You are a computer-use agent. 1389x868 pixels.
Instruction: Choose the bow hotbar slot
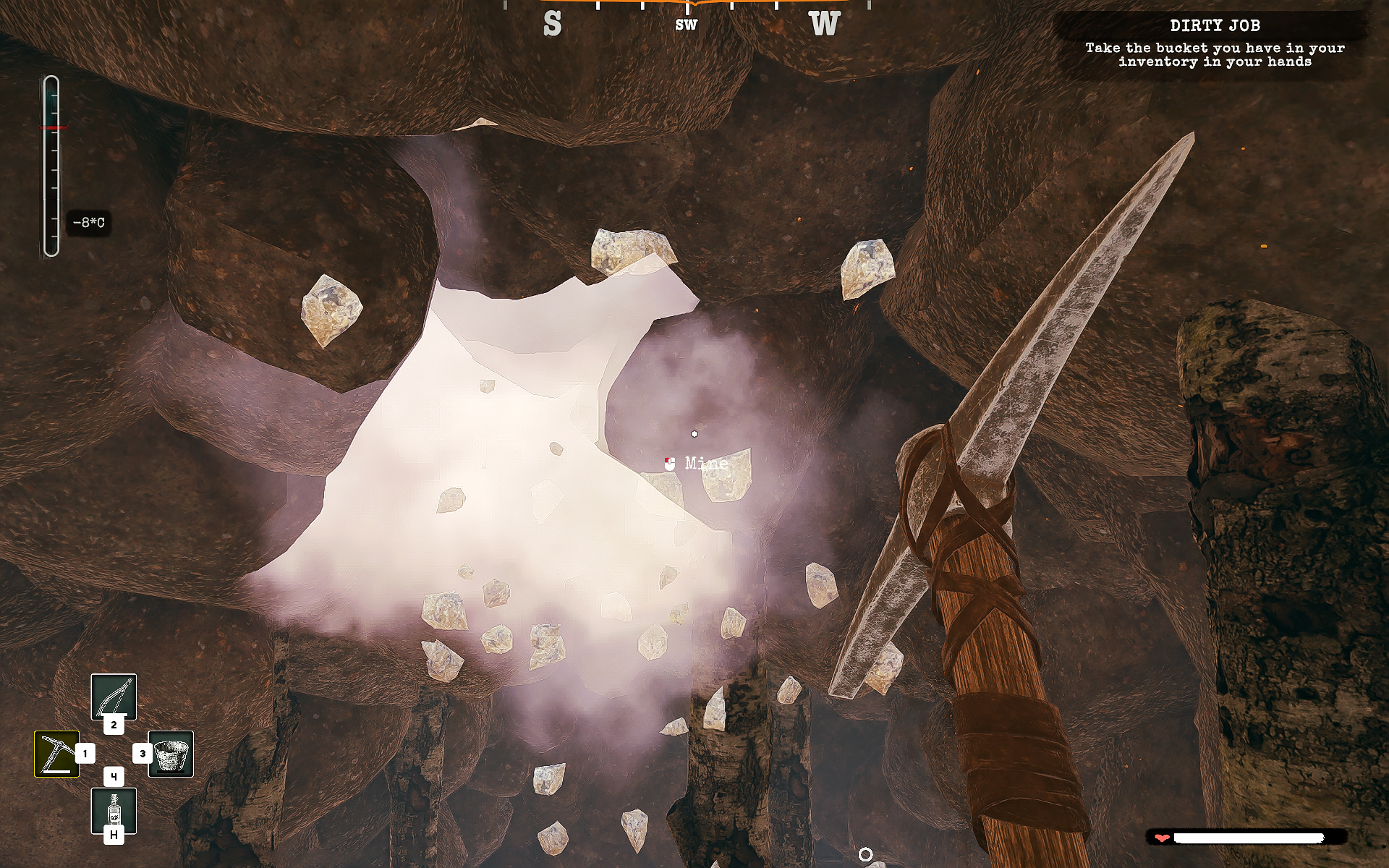(x=114, y=697)
